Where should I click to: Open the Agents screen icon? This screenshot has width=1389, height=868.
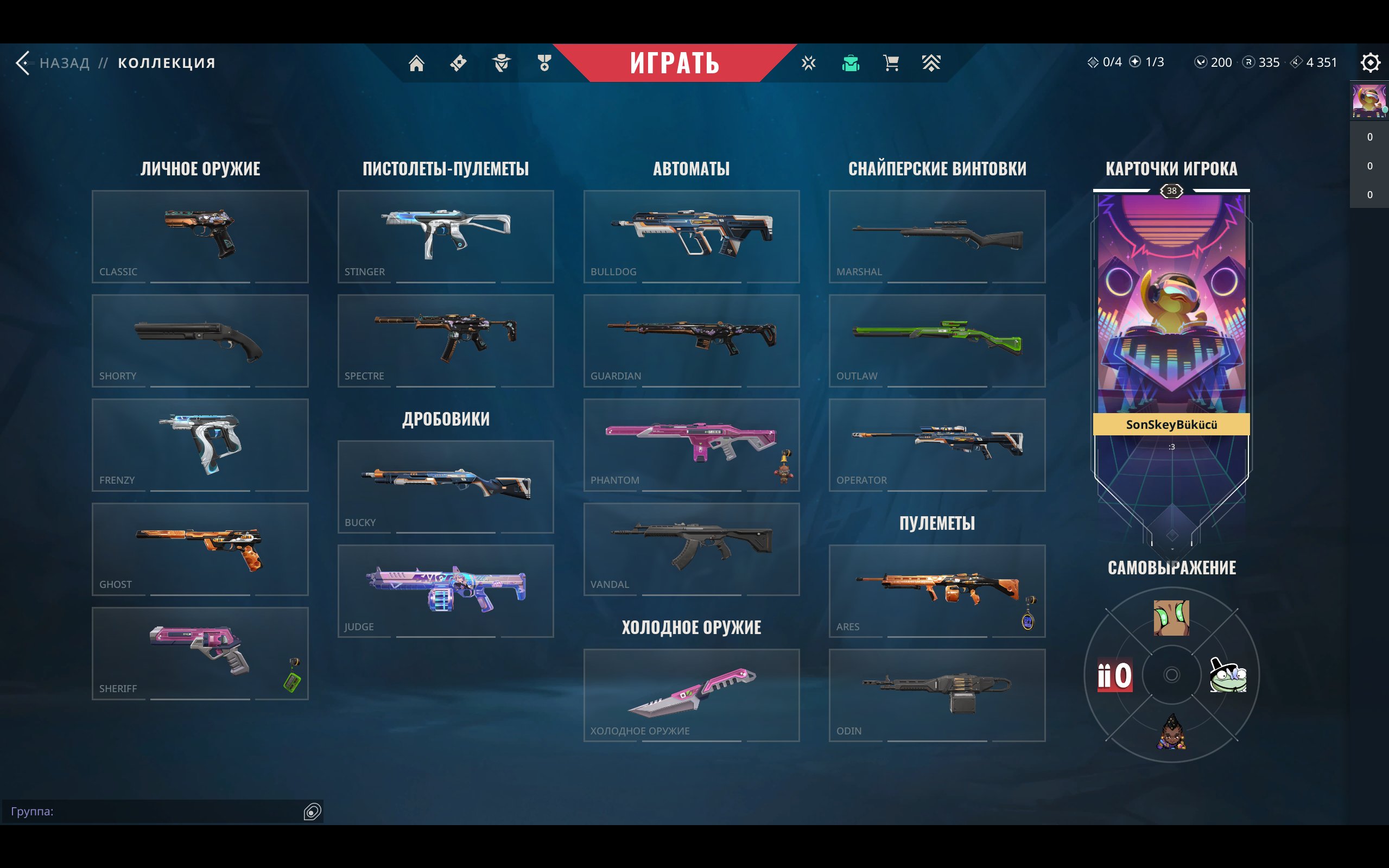tap(502, 63)
